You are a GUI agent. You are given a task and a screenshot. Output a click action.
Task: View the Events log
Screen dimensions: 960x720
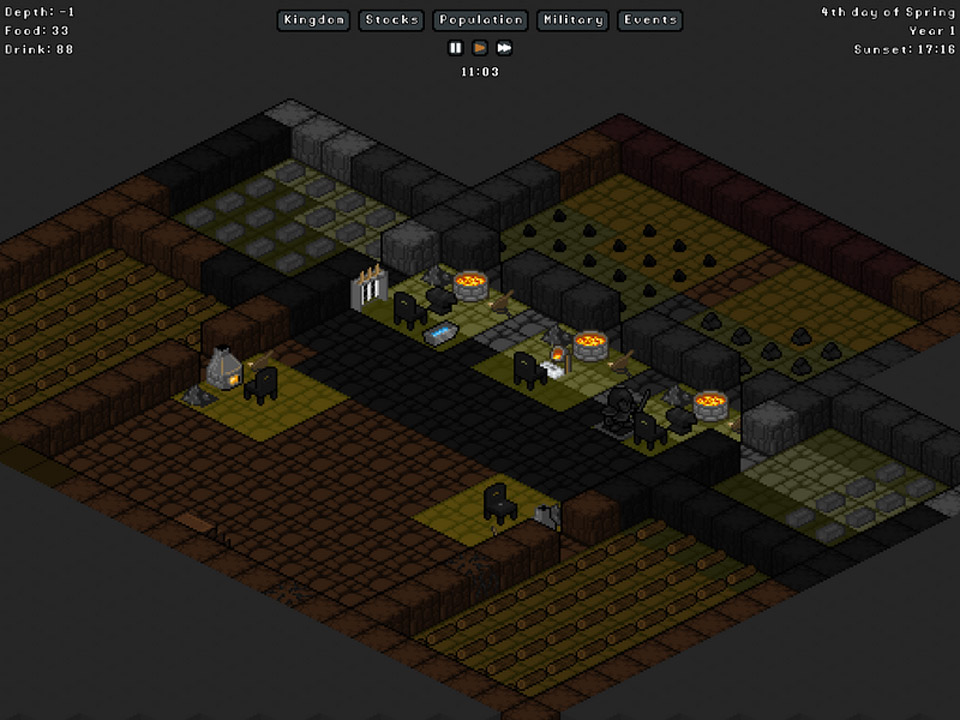pyautogui.click(x=650, y=20)
